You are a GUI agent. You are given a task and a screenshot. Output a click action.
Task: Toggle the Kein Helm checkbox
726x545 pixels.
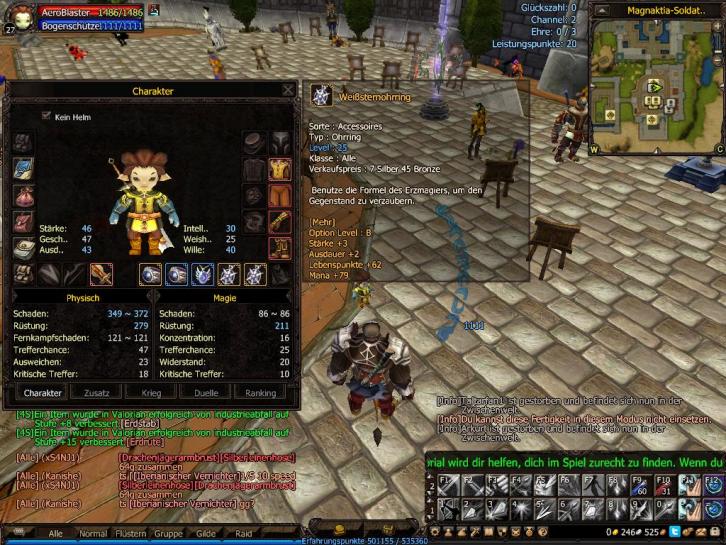point(46,116)
